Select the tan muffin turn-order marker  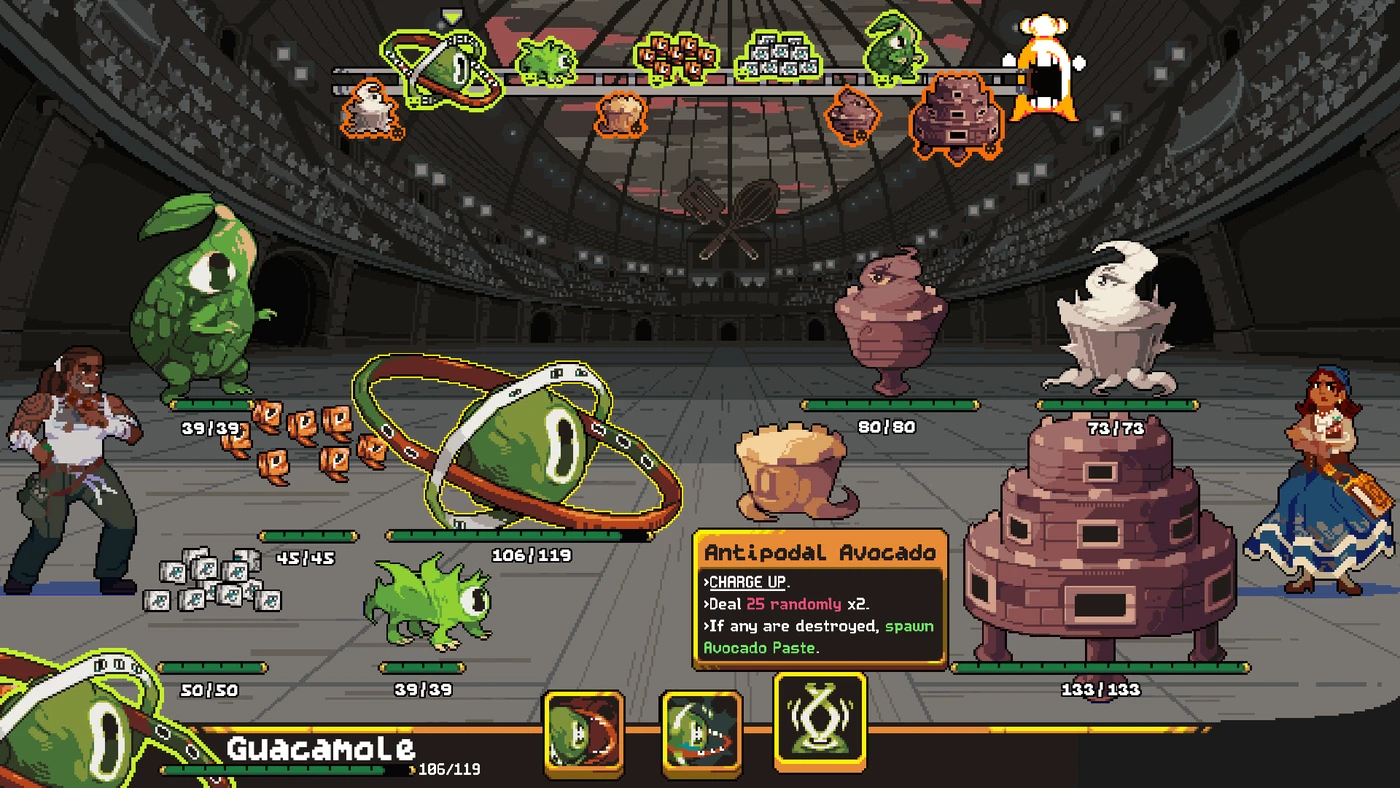click(621, 112)
